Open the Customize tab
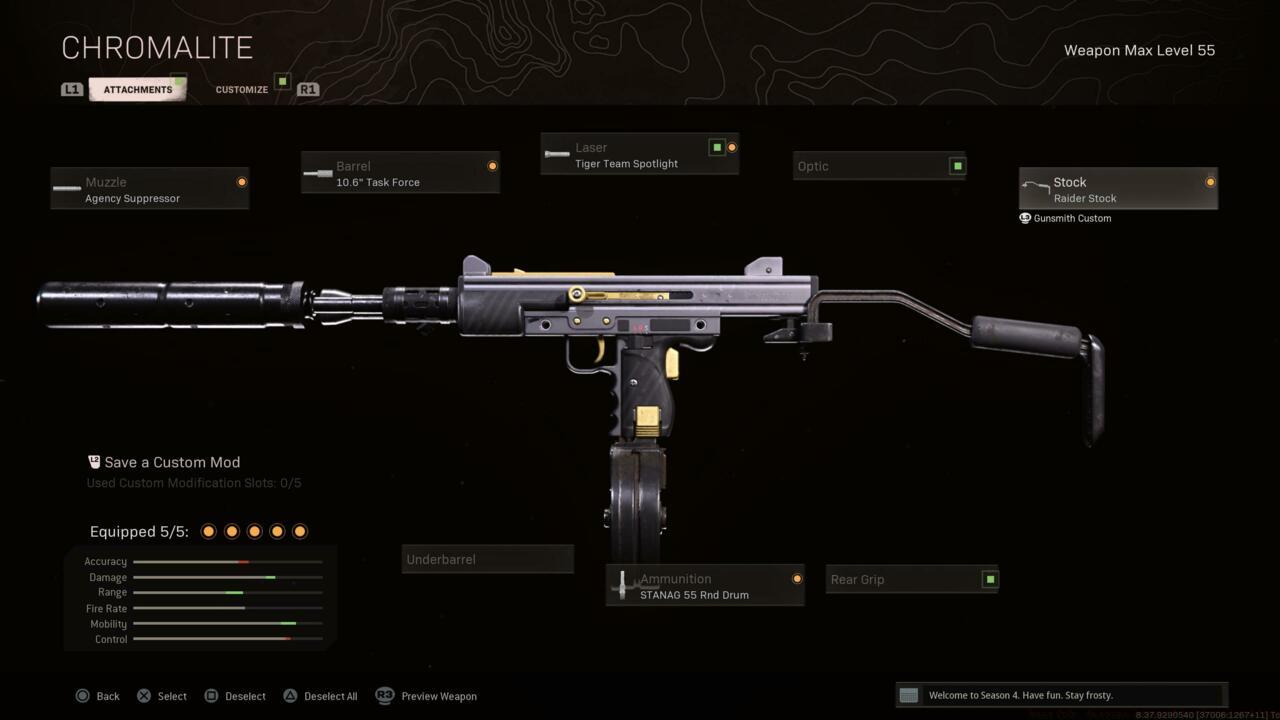Viewport: 1280px width, 720px height. (x=242, y=90)
